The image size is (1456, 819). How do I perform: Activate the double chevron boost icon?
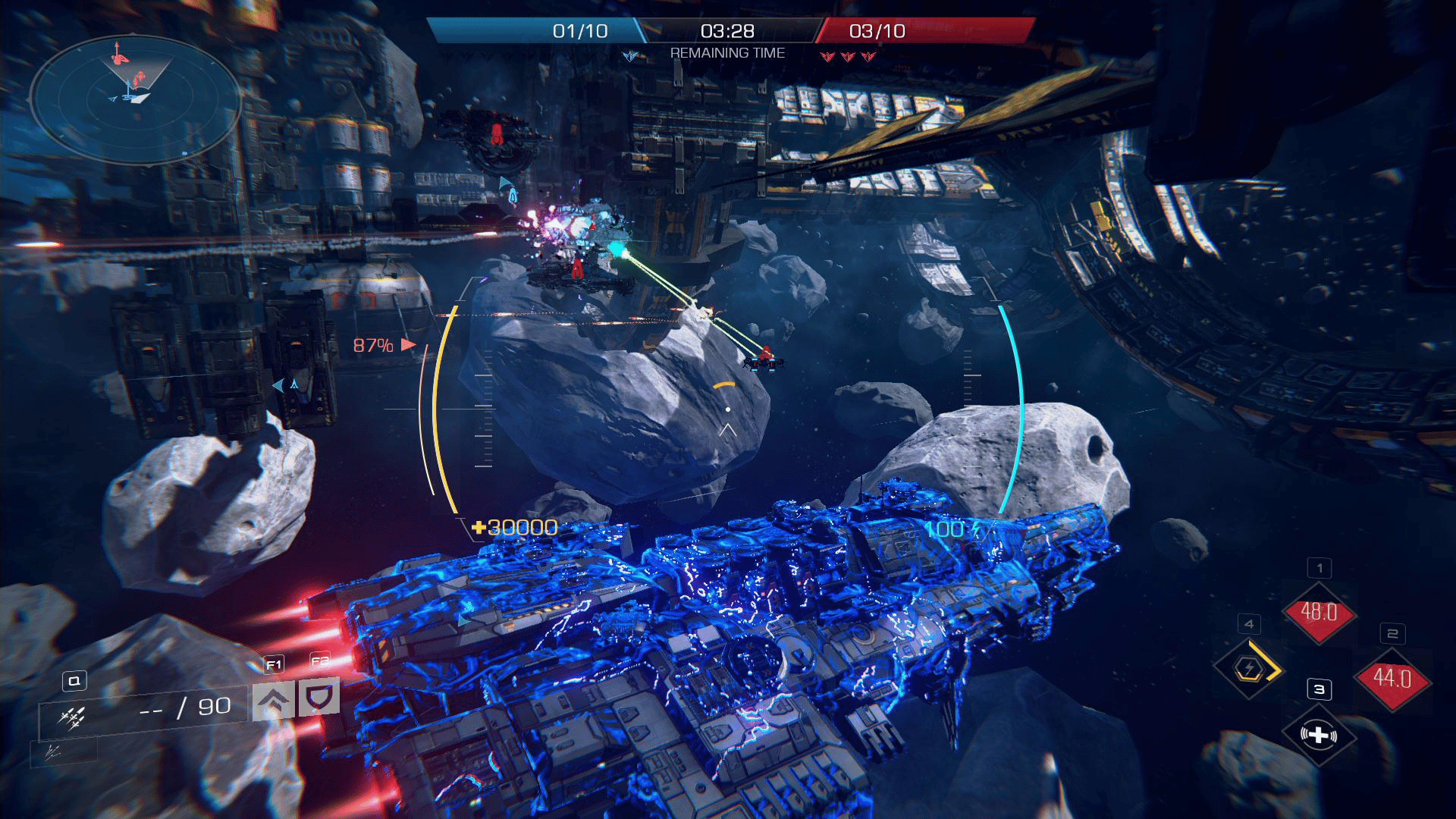click(x=274, y=699)
